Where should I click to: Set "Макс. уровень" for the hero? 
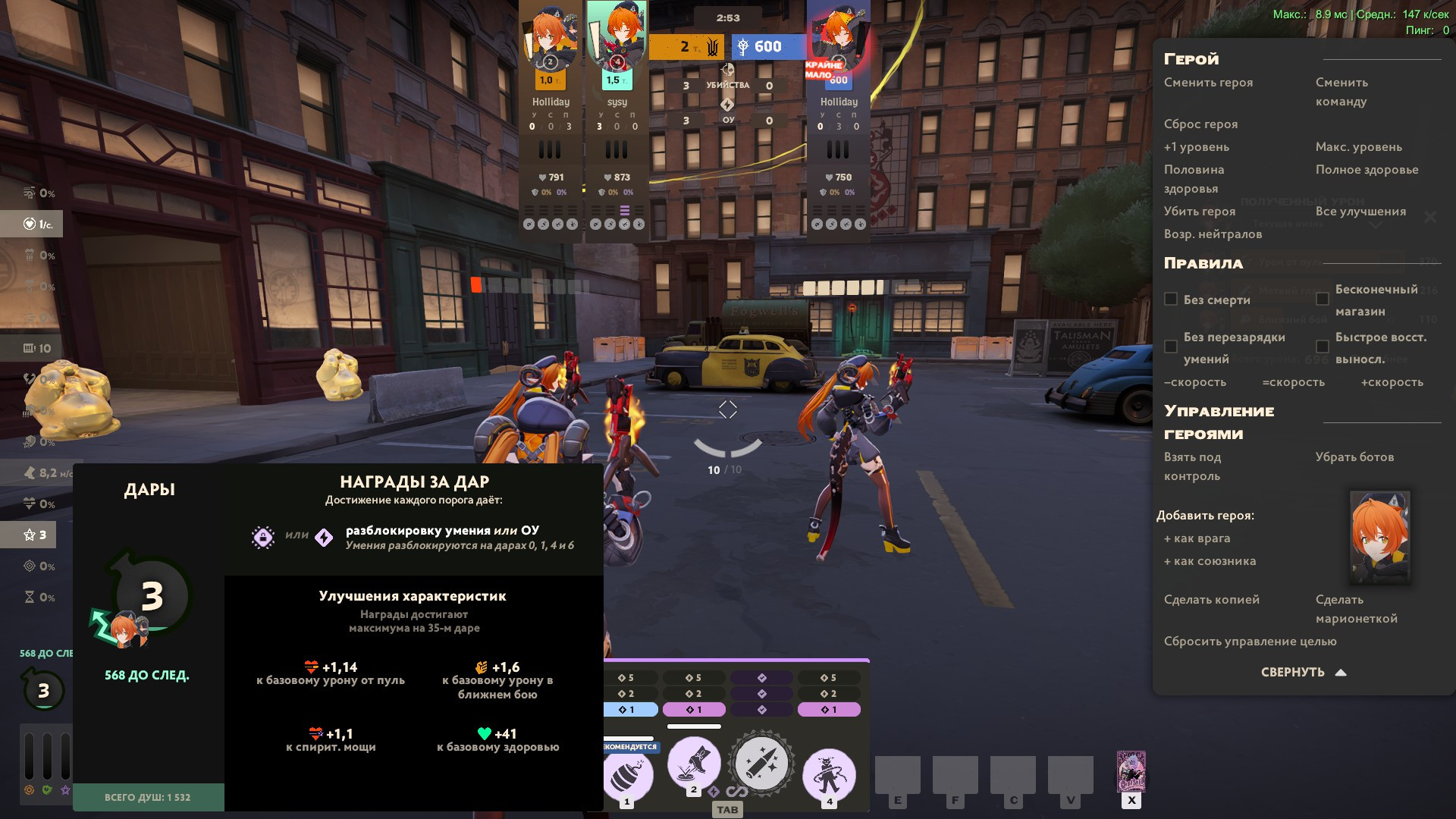pyautogui.click(x=1358, y=147)
